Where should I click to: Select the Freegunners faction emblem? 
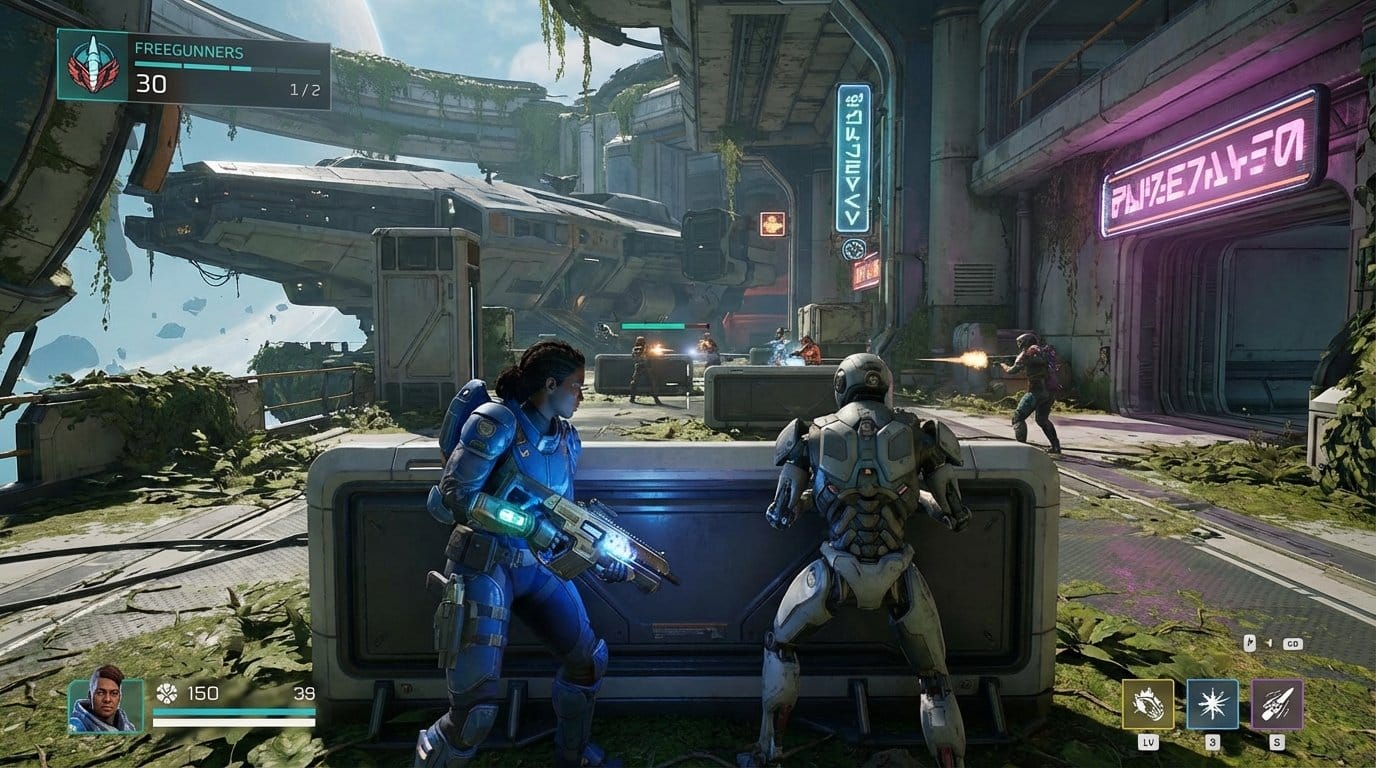(x=95, y=65)
